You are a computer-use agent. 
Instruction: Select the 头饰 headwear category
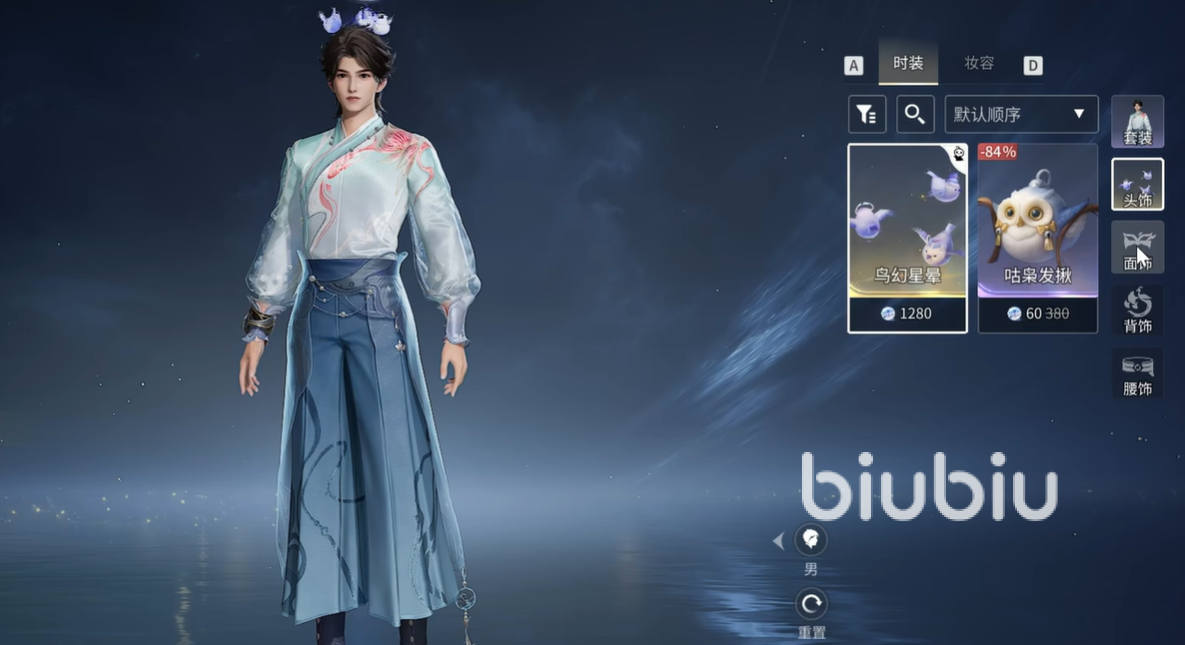tap(1137, 184)
